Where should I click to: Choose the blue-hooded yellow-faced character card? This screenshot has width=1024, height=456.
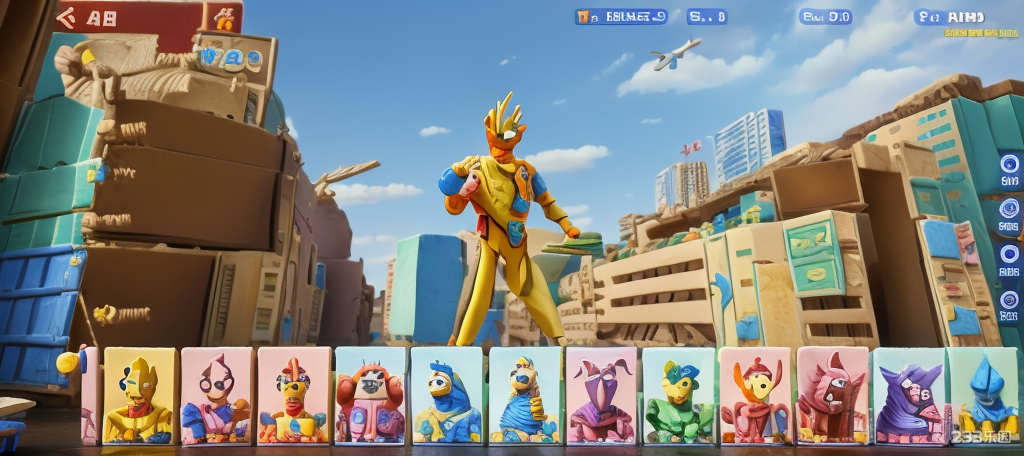tap(447, 396)
